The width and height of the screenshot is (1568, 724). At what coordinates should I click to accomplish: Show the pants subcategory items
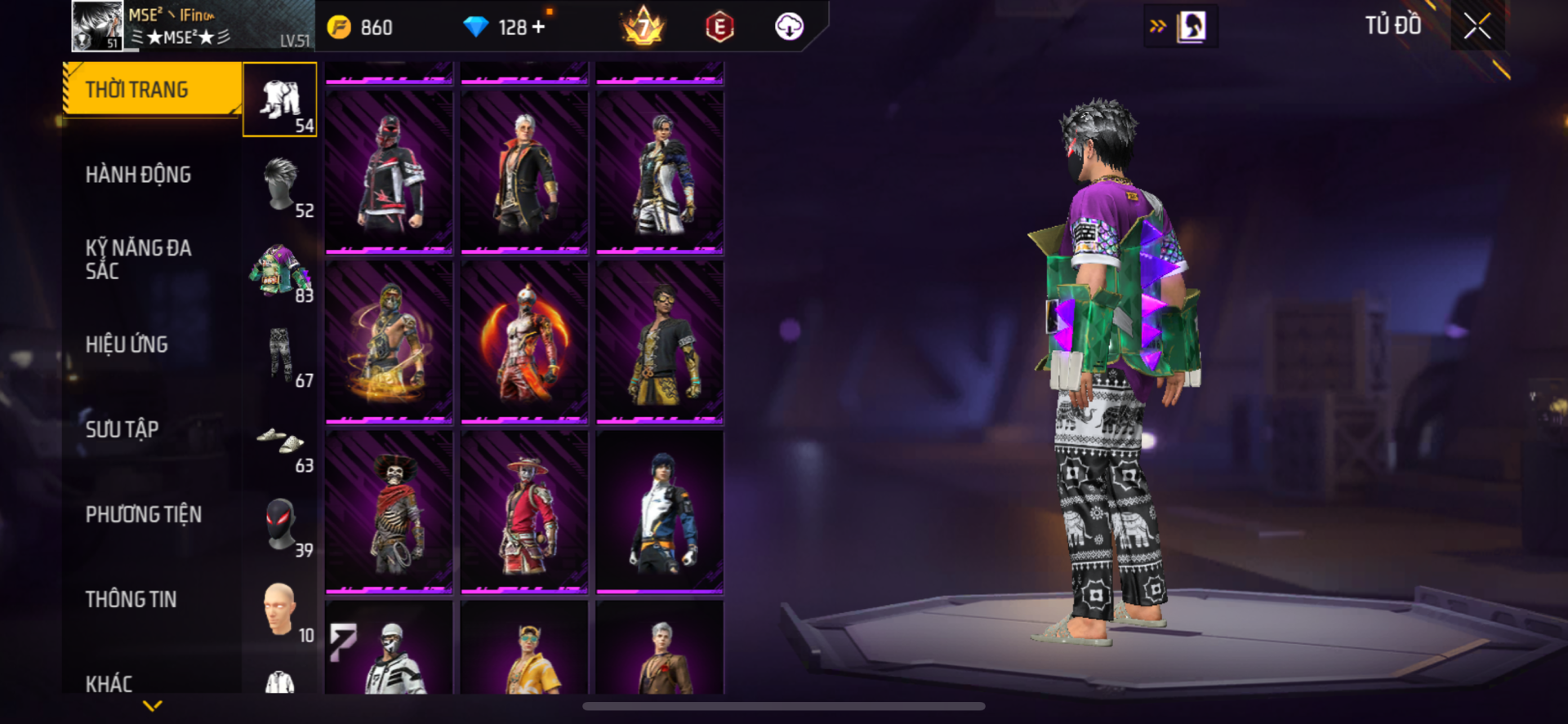point(280,355)
